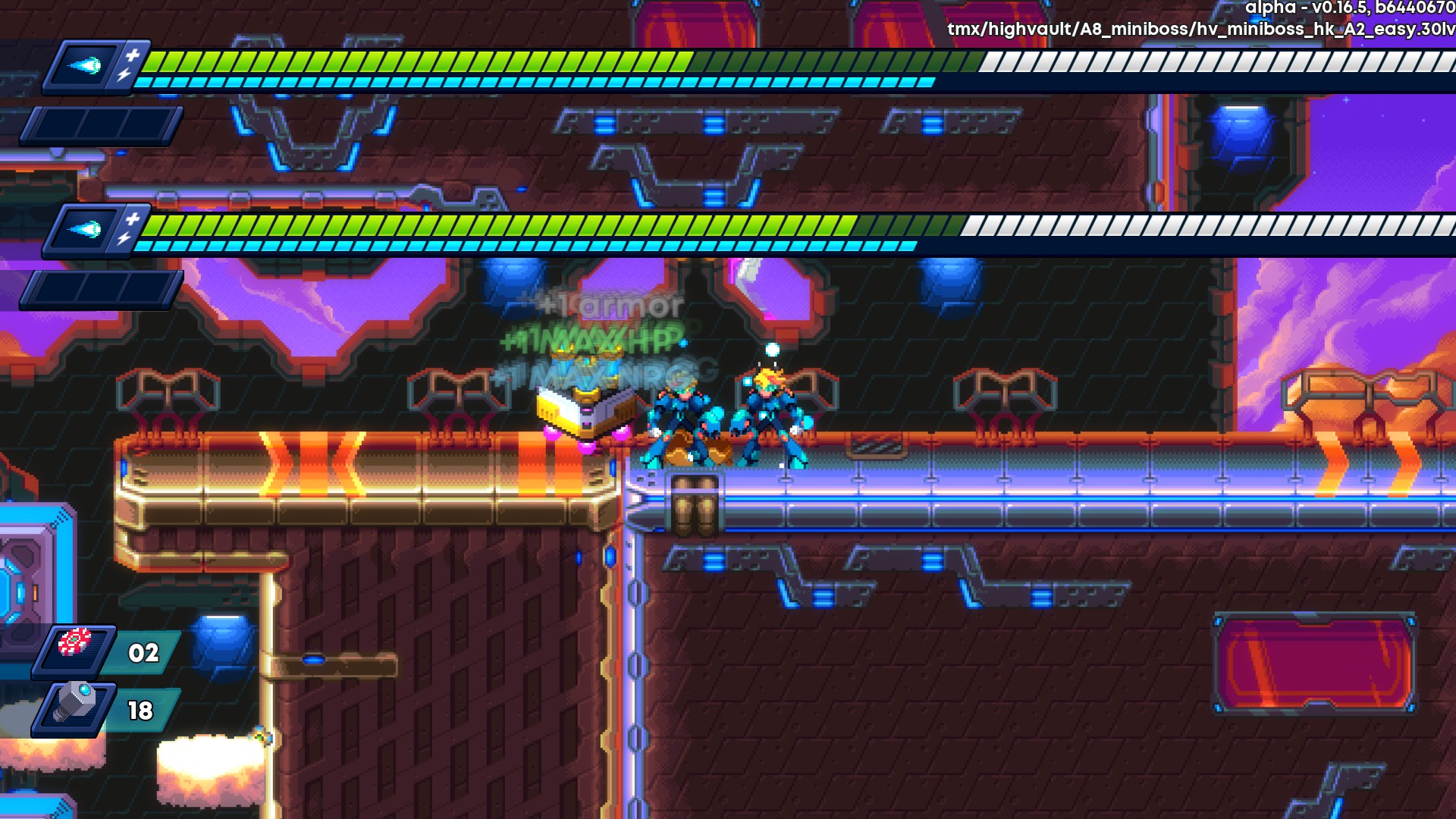
Task: Click the red soul chip icon
Action: pos(74,644)
